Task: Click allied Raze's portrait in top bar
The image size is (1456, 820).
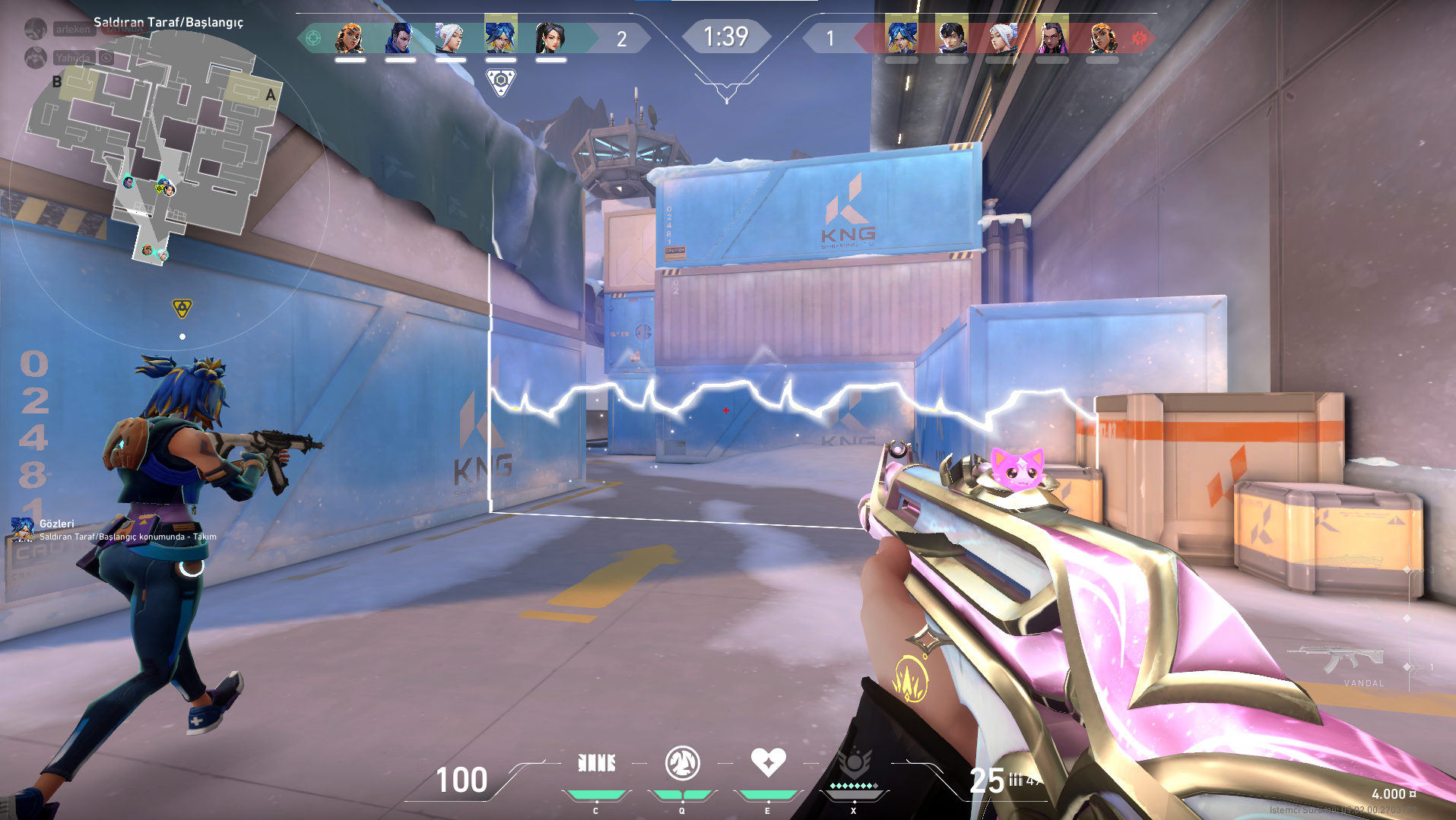Action: pyautogui.click(x=350, y=38)
